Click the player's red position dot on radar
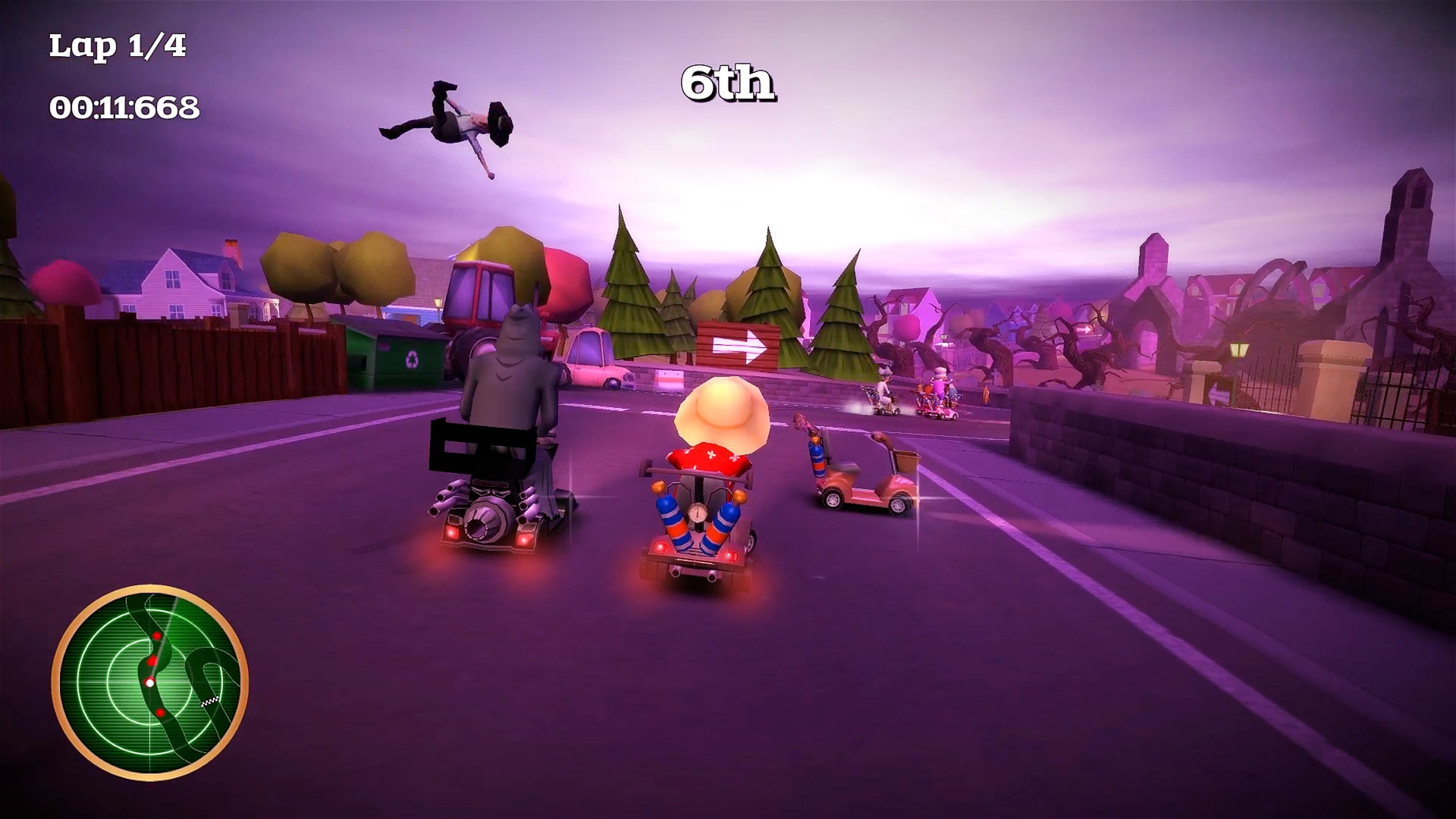This screenshot has height=819, width=1456. click(x=150, y=682)
